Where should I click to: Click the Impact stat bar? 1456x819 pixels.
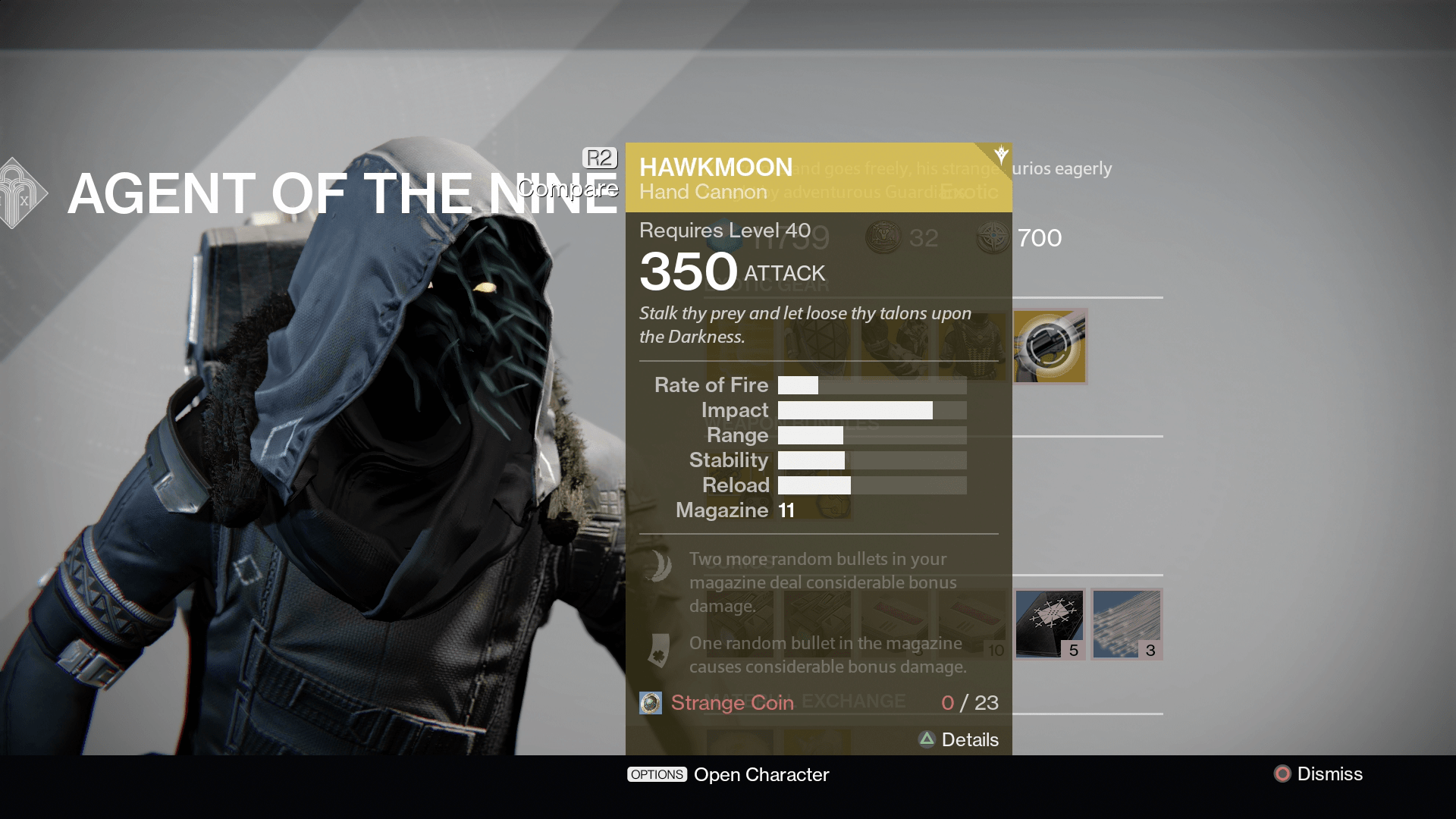tap(872, 409)
